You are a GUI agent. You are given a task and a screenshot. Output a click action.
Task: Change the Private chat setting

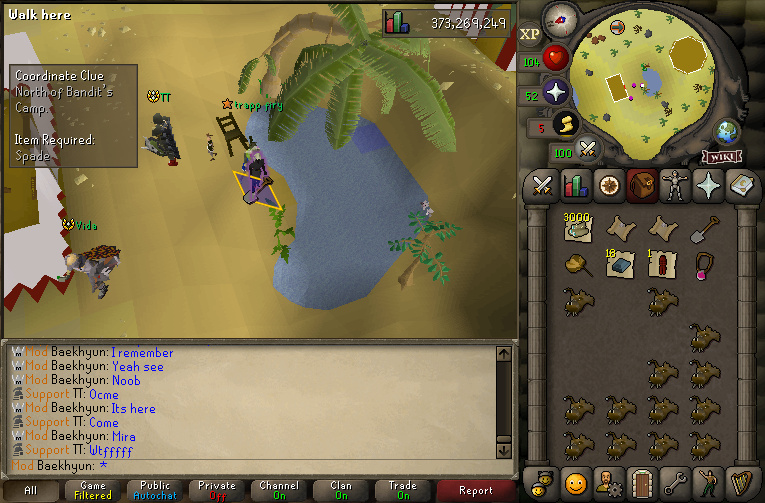(217, 490)
